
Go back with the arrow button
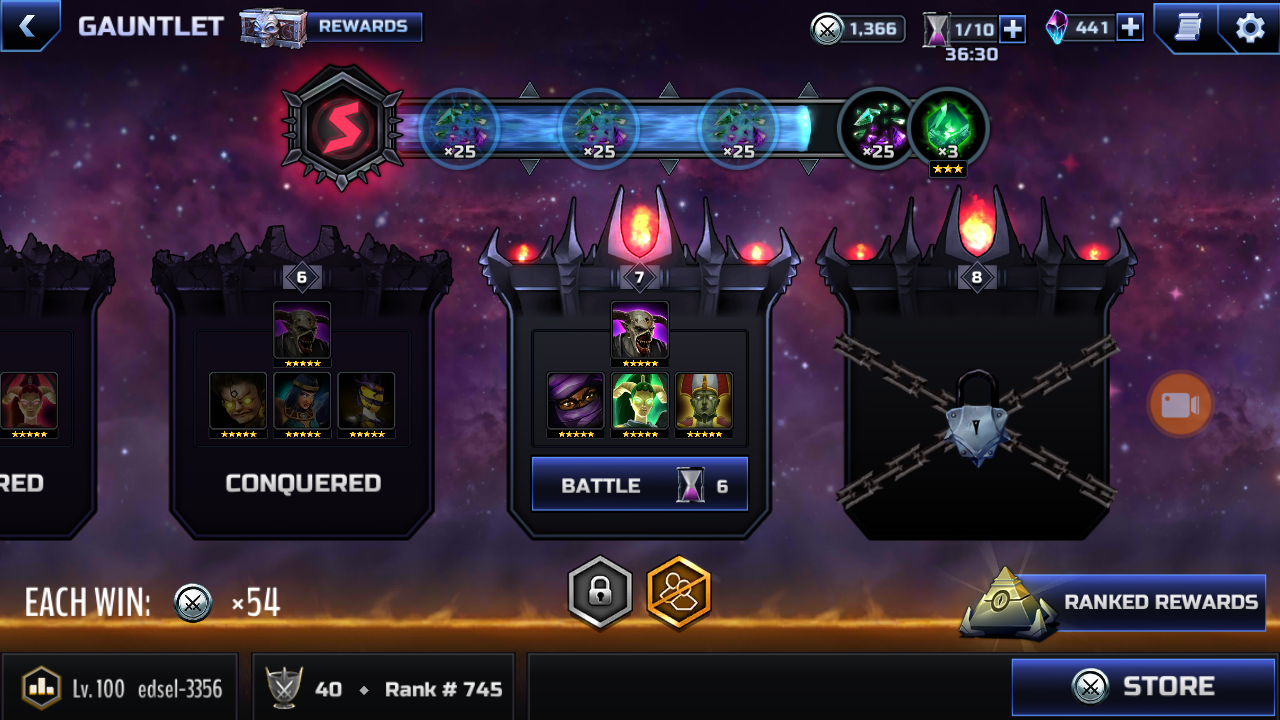coord(27,26)
